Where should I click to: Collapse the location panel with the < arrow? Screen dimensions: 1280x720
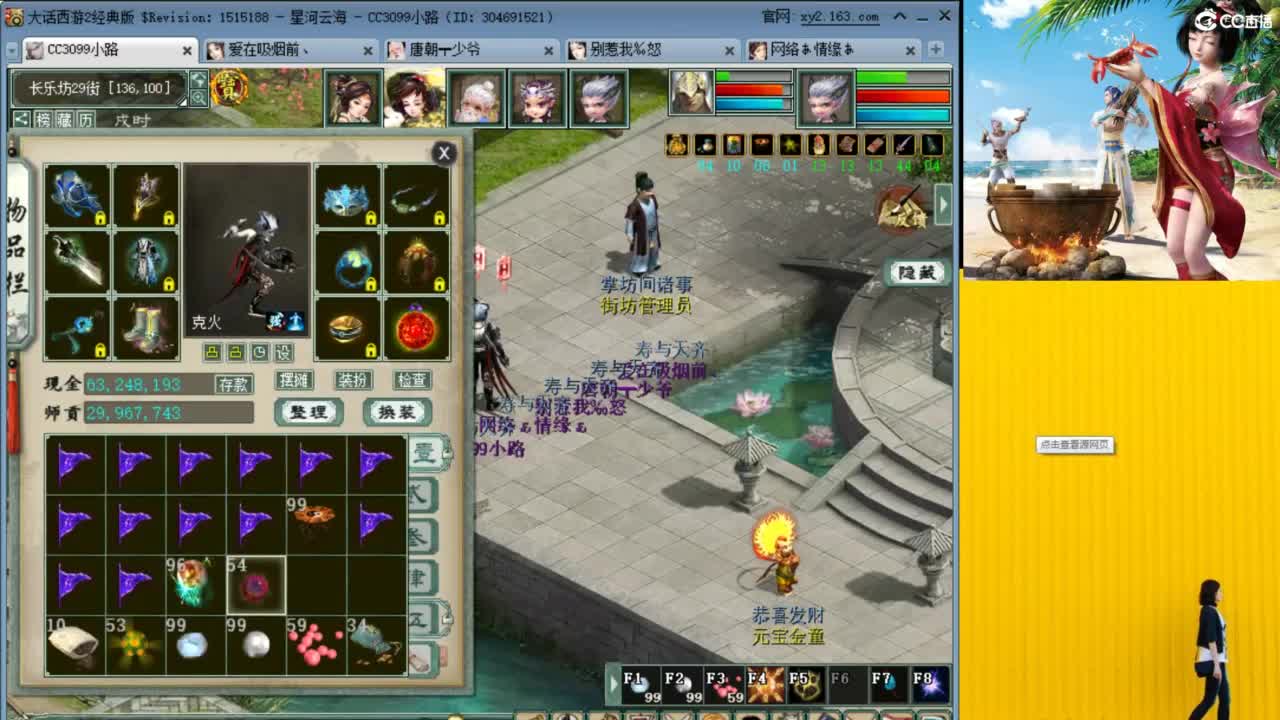pyautogui.click(x=23, y=118)
